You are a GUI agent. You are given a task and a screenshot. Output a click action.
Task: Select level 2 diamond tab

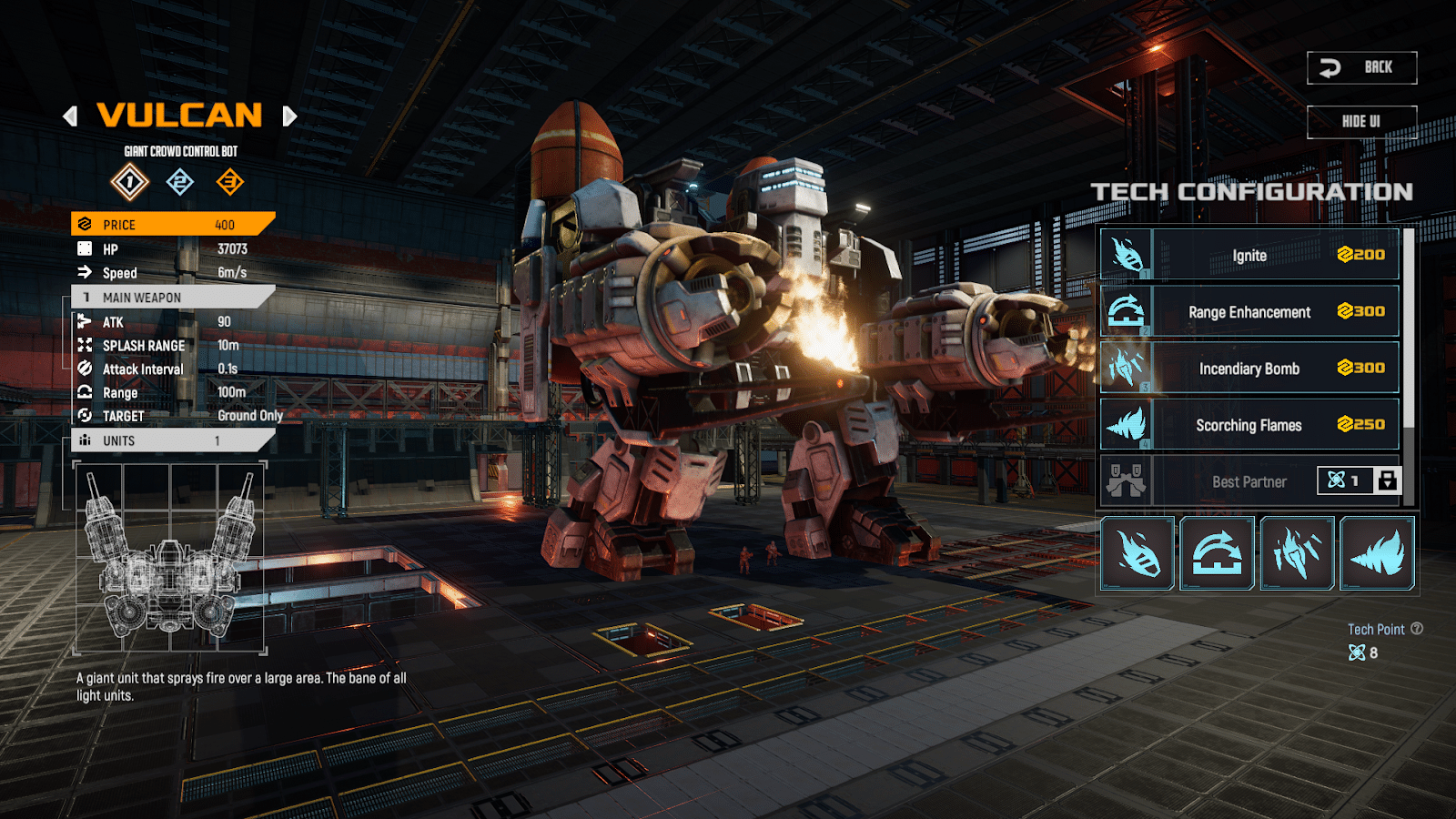click(x=180, y=182)
